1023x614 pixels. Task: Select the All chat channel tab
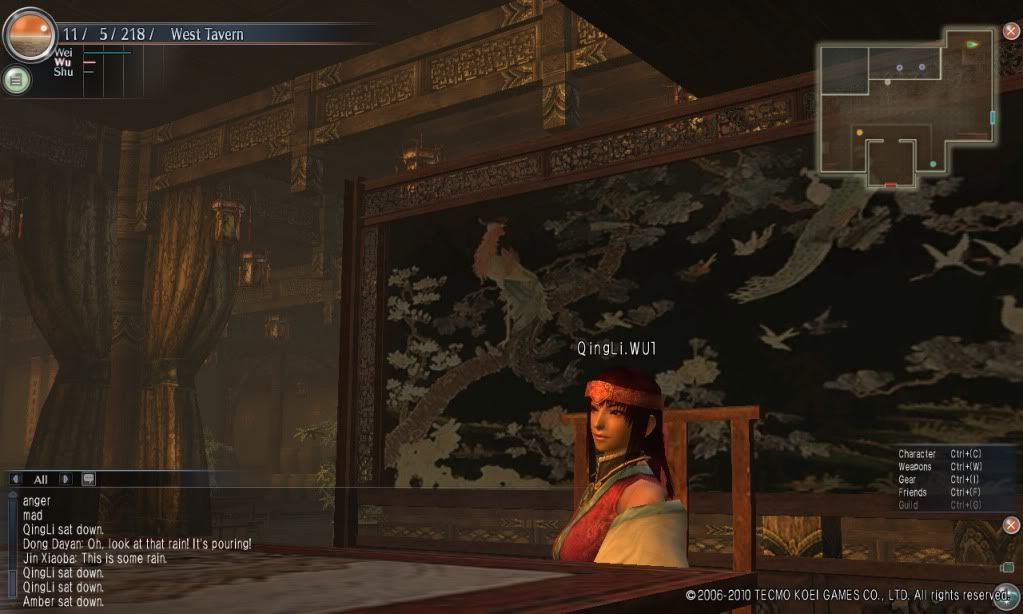41,479
